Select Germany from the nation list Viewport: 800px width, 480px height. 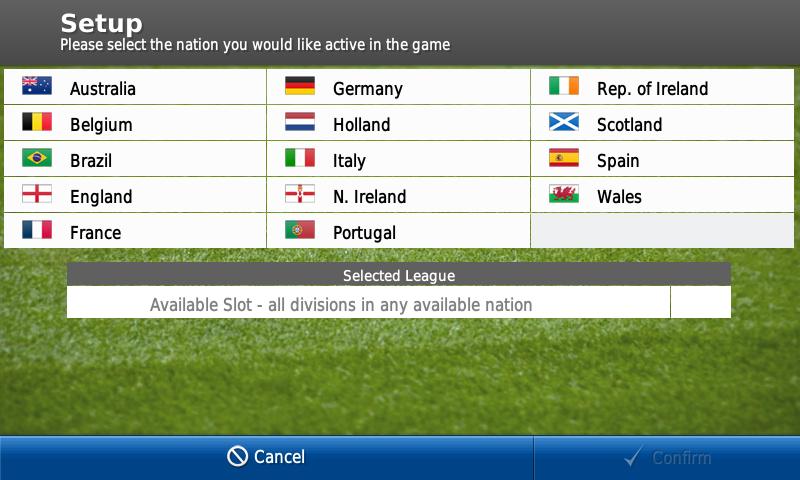(x=398, y=88)
